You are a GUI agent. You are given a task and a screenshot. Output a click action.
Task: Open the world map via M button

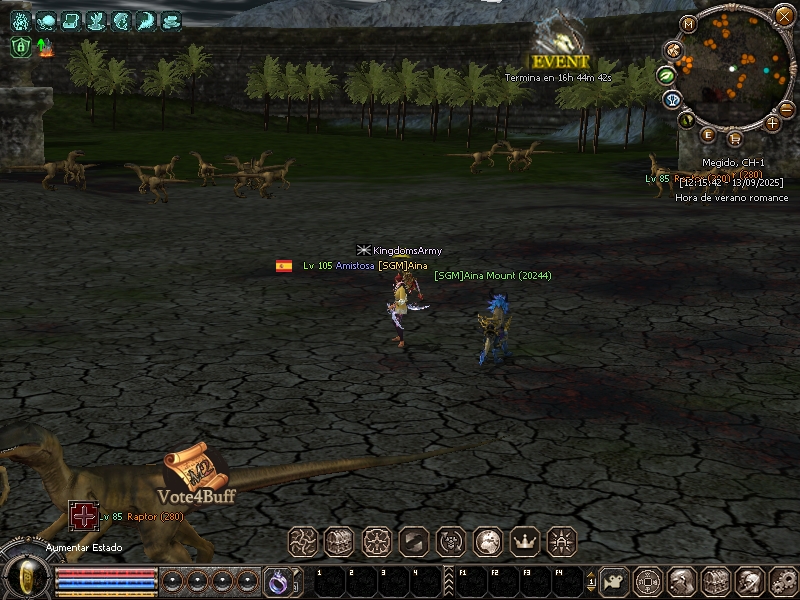pos(688,23)
